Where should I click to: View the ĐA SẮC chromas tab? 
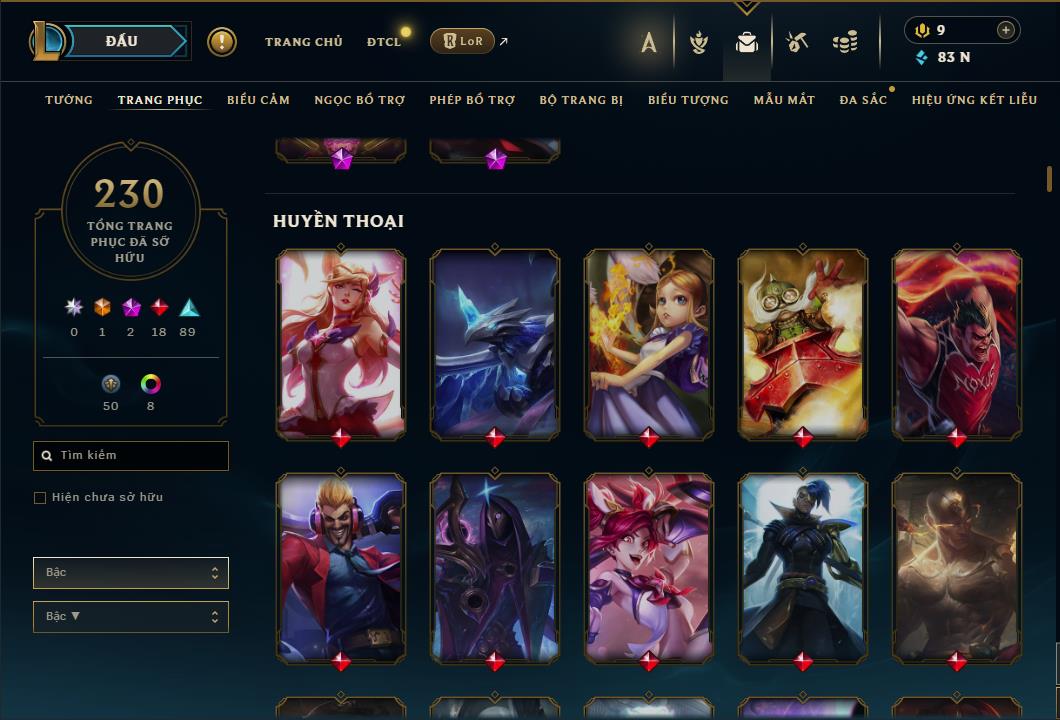pos(863,100)
